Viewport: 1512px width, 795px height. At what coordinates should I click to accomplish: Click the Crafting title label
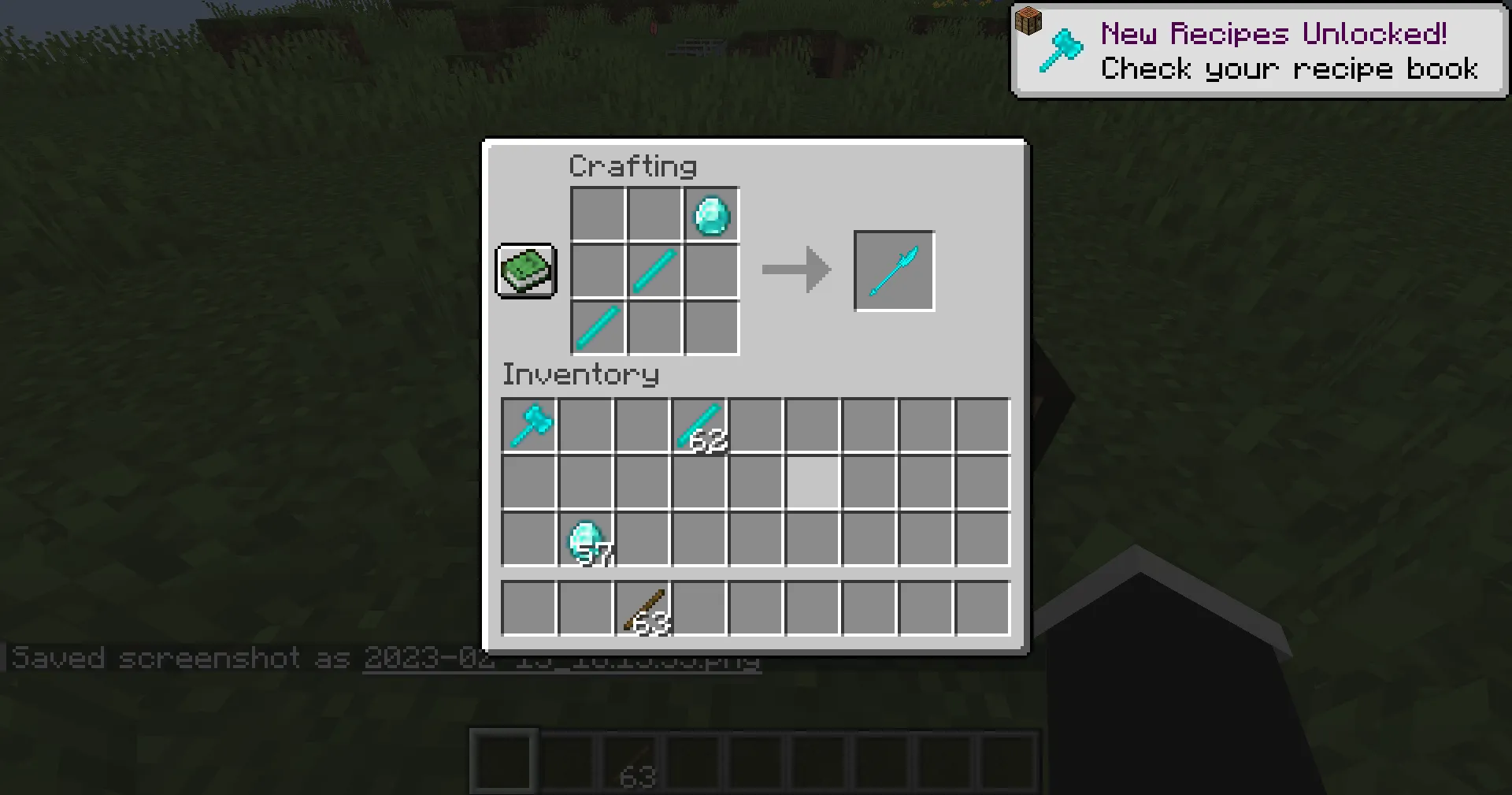tap(632, 165)
